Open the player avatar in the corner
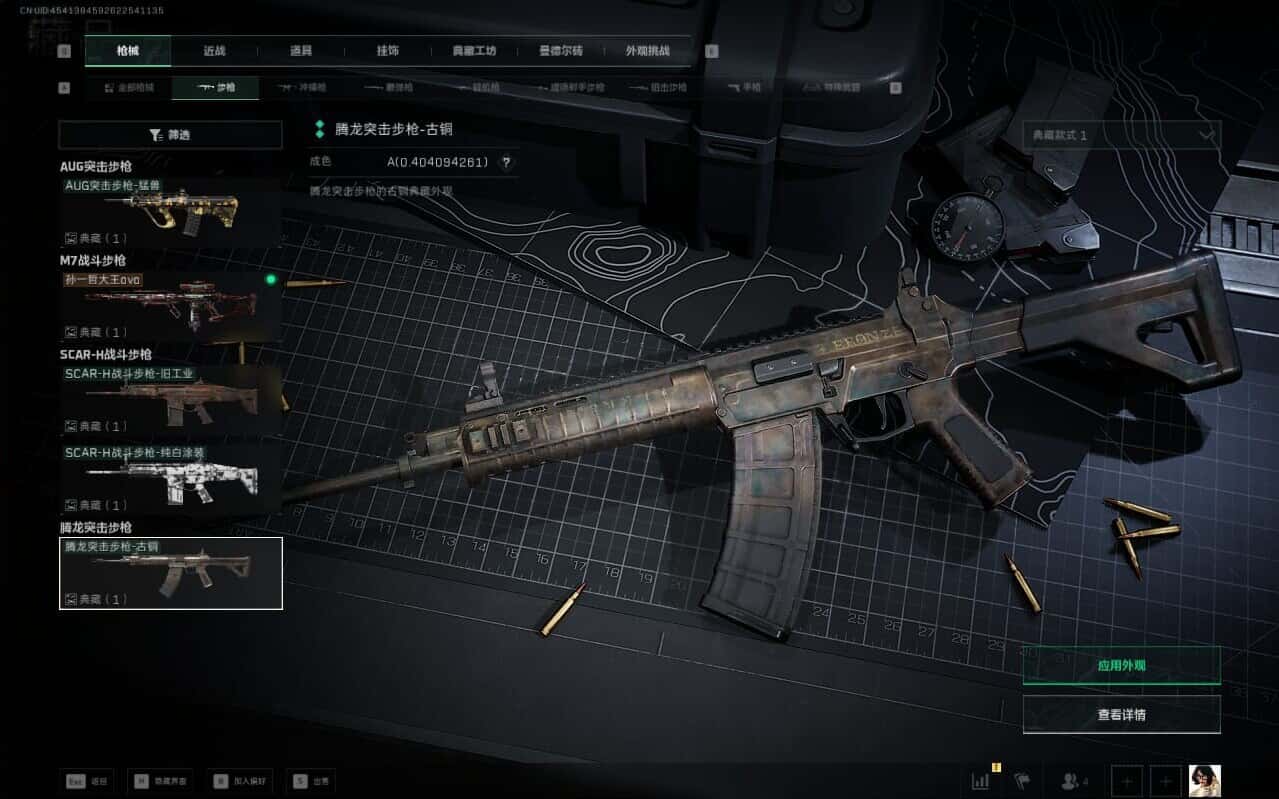The image size is (1279, 799). click(x=1204, y=780)
